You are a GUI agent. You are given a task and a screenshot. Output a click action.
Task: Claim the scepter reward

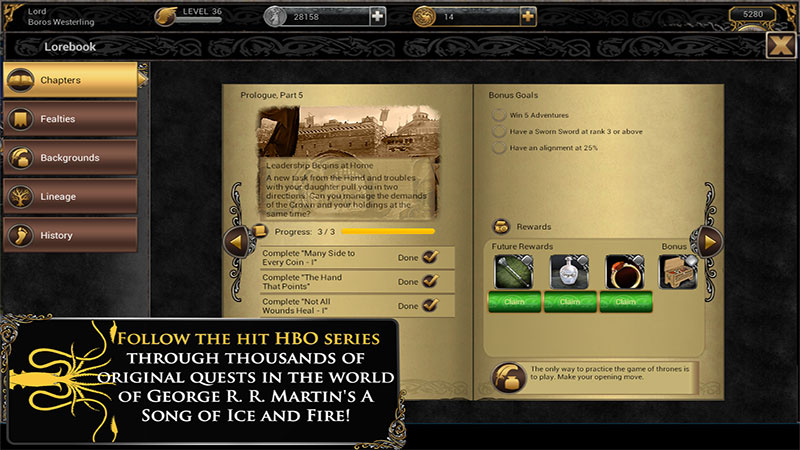[514, 301]
